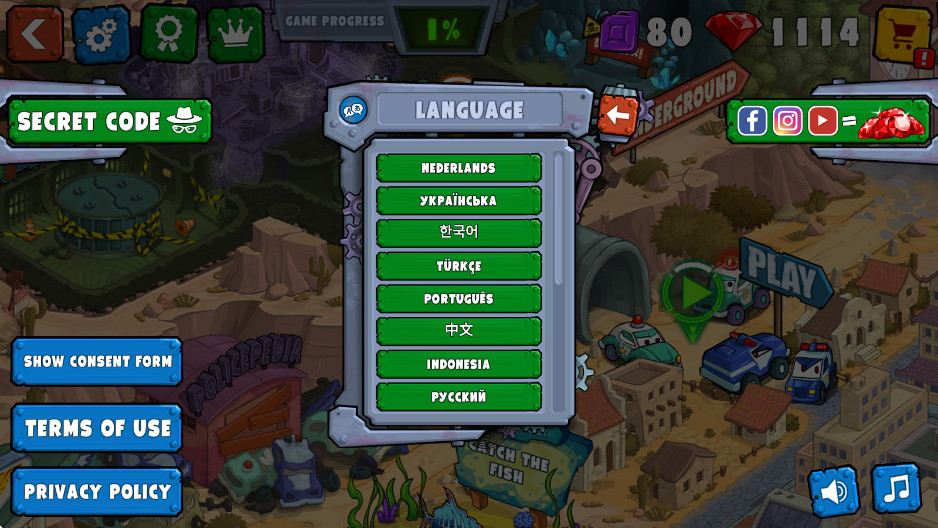
Task: Switch language to Русский
Action: click(458, 396)
